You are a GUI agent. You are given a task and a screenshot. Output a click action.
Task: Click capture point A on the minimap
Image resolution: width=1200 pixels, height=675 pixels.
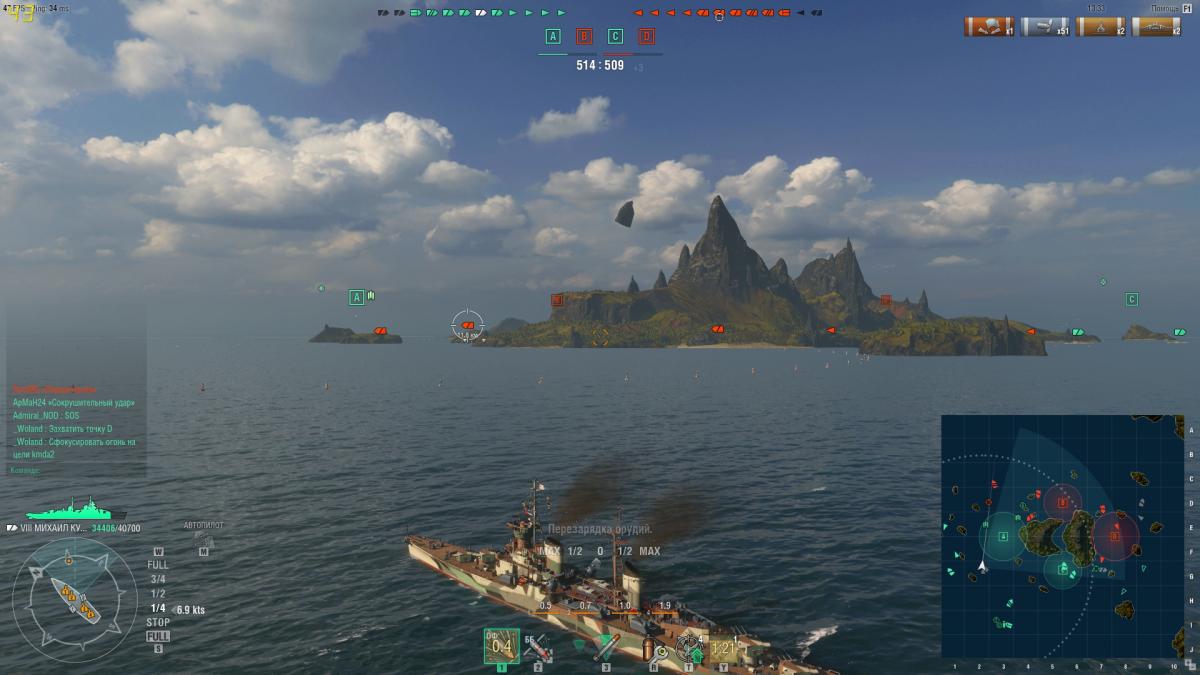[x=1003, y=537]
